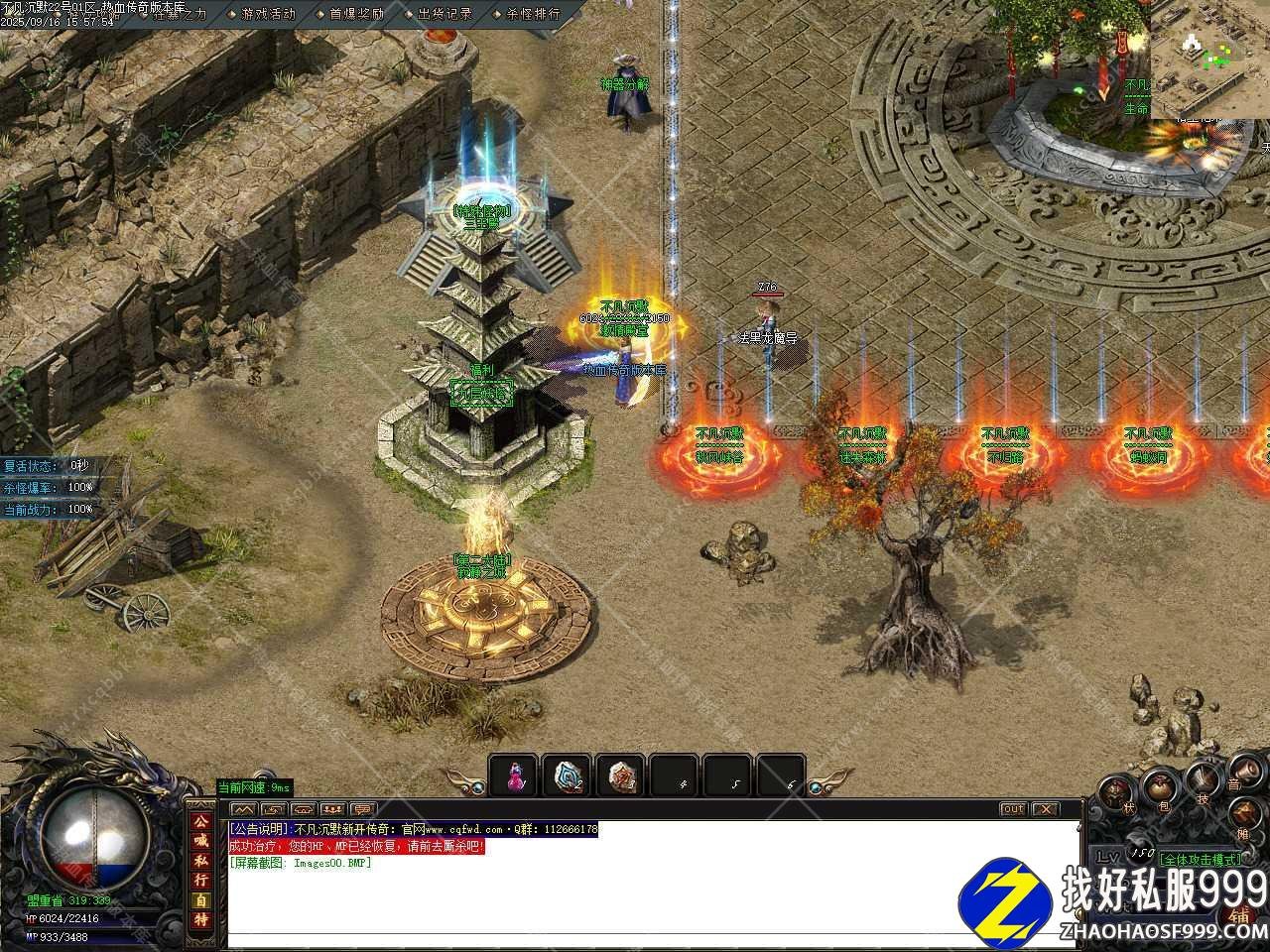Screen dimensions: 1270x952
Task: Use the pink potion in hotbar slot 1
Action: pyautogui.click(x=514, y=776)
